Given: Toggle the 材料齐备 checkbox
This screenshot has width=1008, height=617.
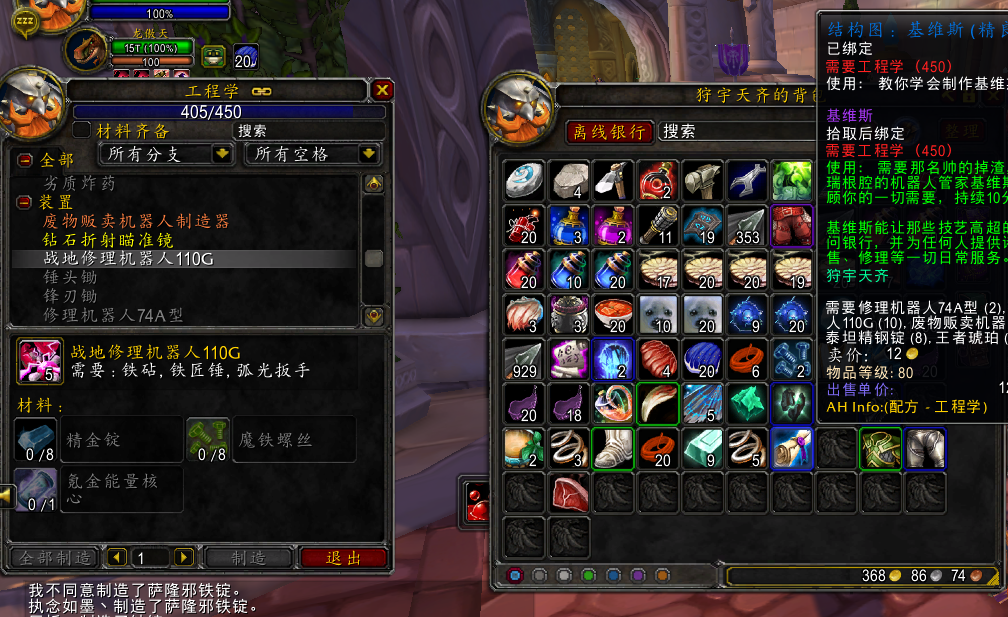Looking at the screenshot, I should [x=82, y=131].
